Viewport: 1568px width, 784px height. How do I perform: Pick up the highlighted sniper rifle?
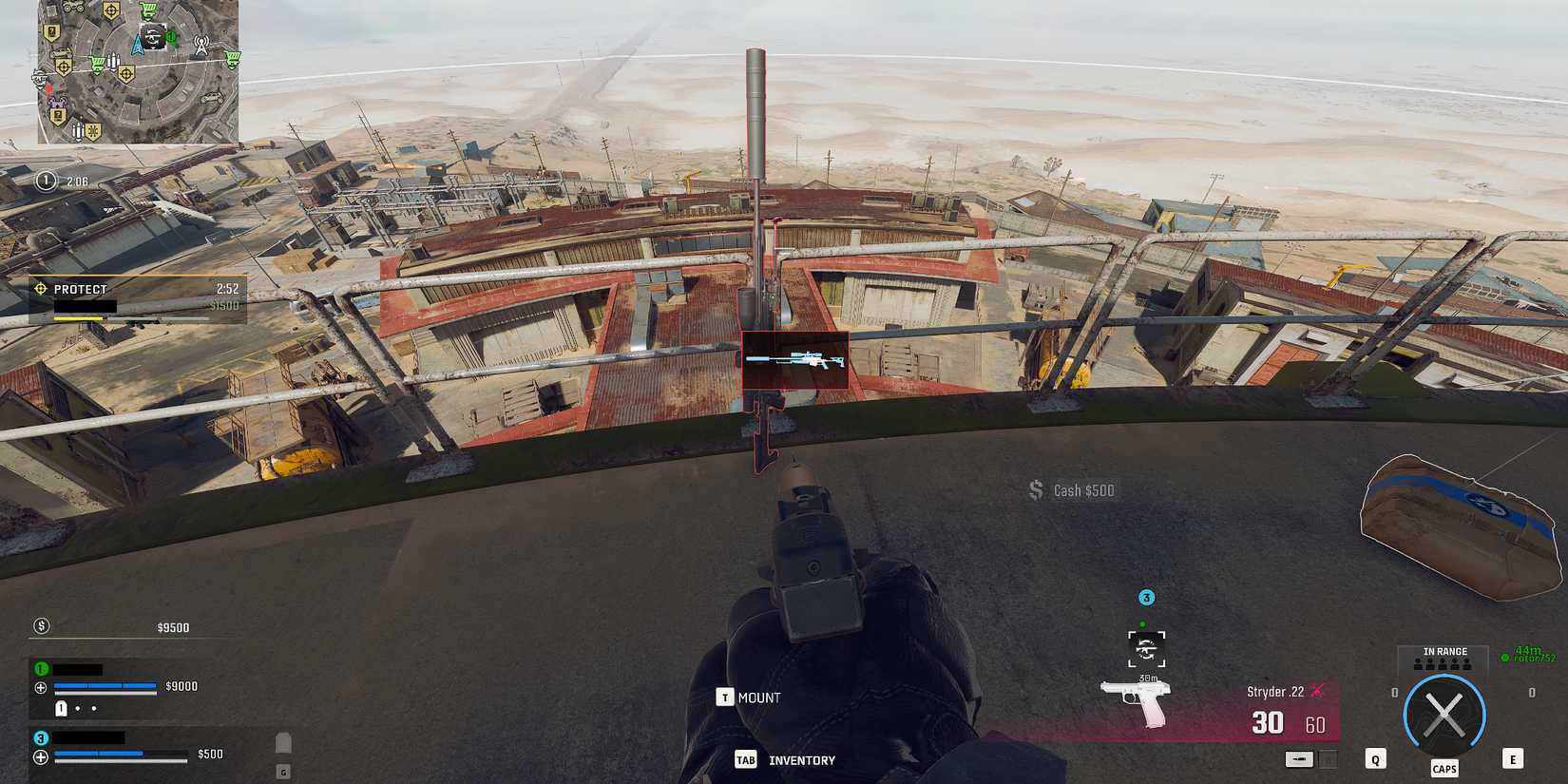coord(798,361)
